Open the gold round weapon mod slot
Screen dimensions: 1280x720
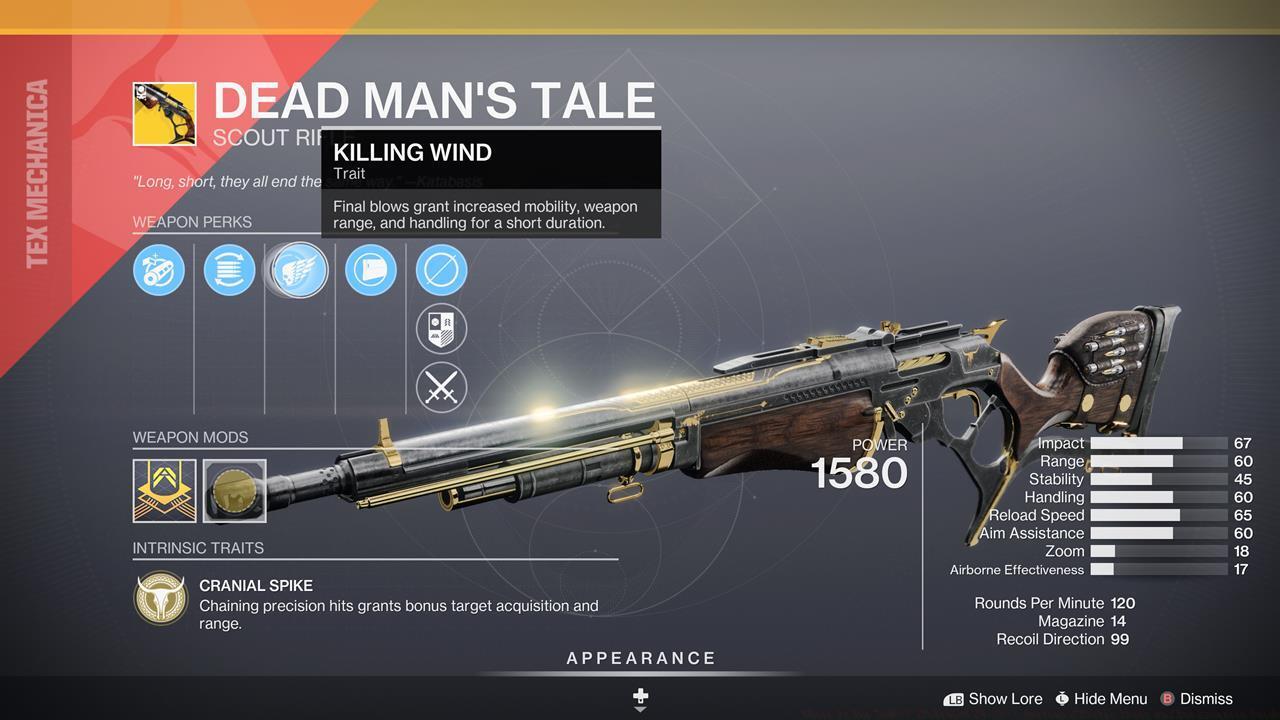tap(235, 490)
